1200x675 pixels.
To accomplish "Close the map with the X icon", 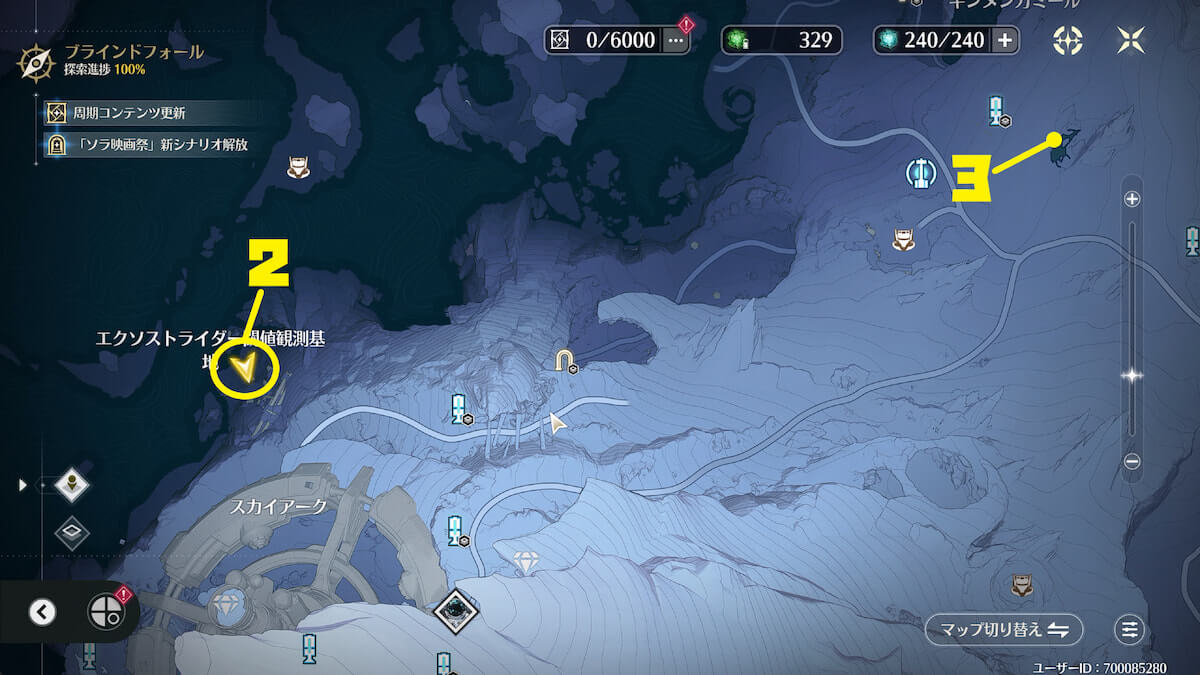I will pos(1131,40).
